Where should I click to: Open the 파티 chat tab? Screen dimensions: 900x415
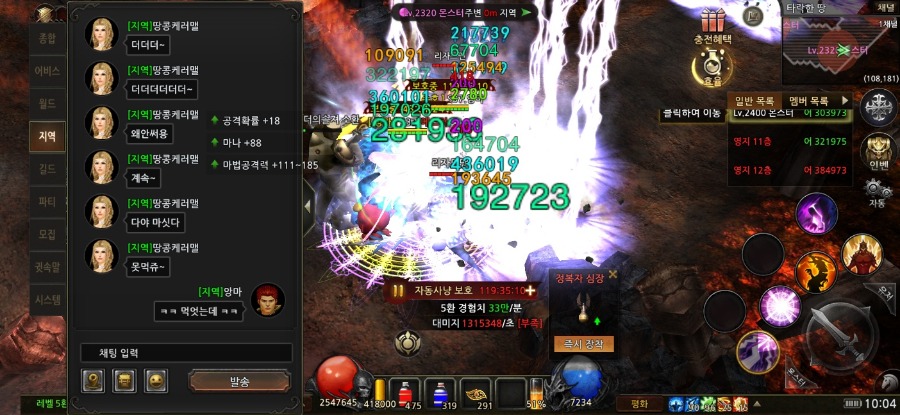tap(47, 202)
